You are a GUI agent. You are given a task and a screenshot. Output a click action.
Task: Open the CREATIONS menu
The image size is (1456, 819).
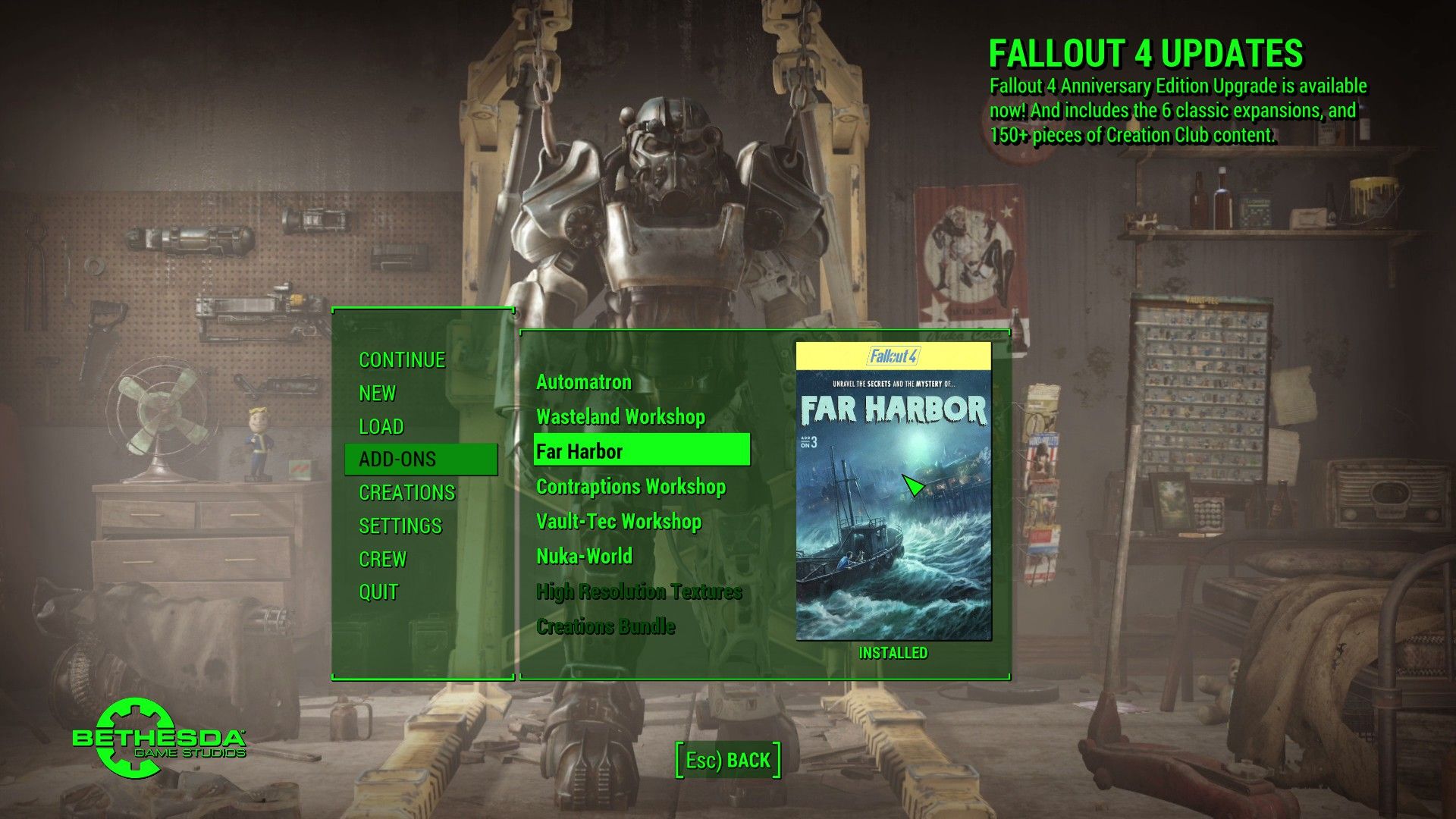[407, 493]
